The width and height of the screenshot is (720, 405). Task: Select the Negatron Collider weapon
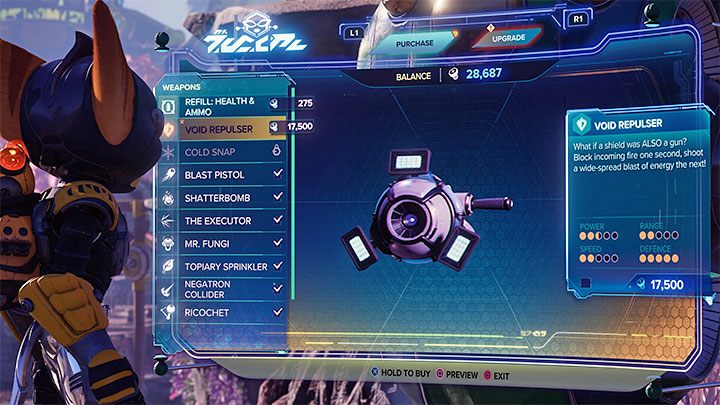[x=223, y=290]
